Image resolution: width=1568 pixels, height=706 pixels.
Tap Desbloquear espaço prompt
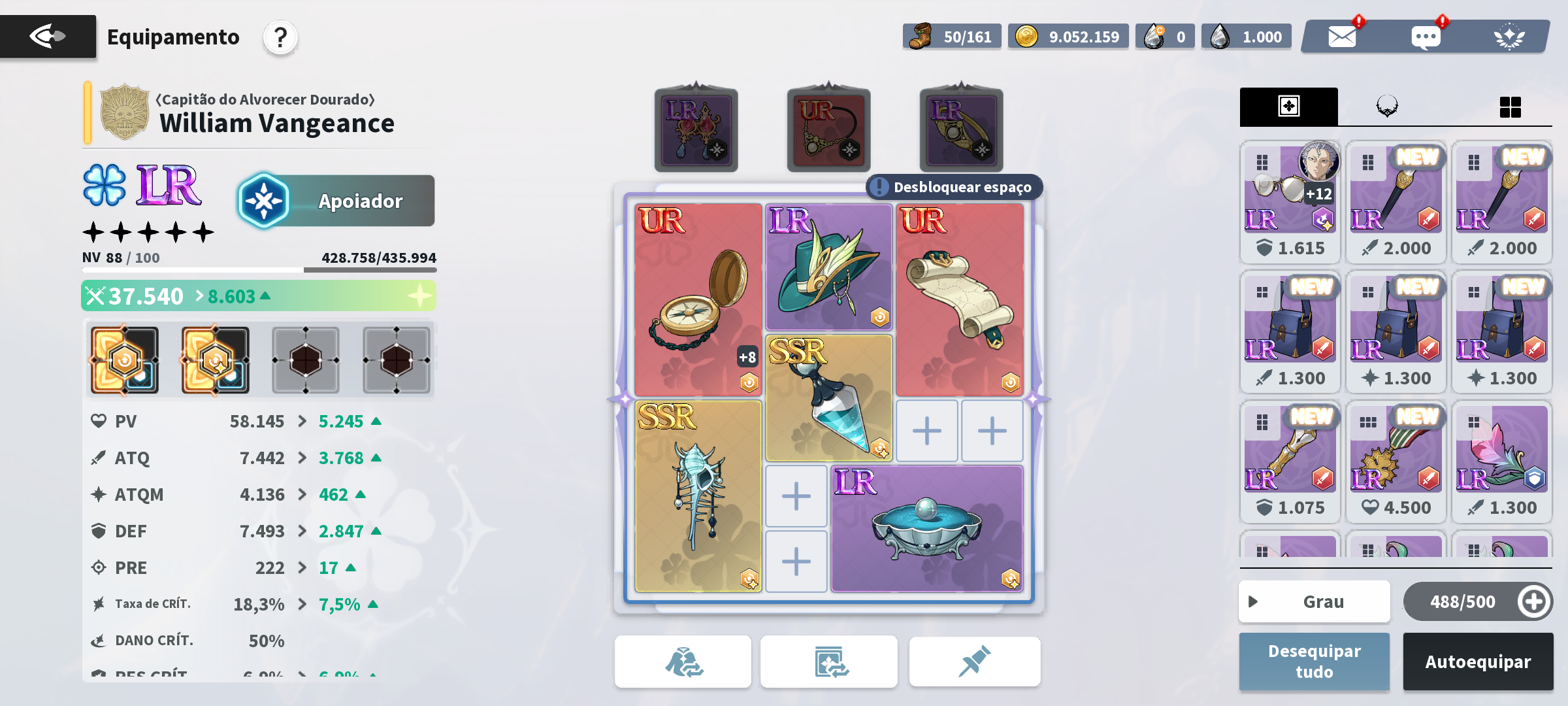[954, 188]
